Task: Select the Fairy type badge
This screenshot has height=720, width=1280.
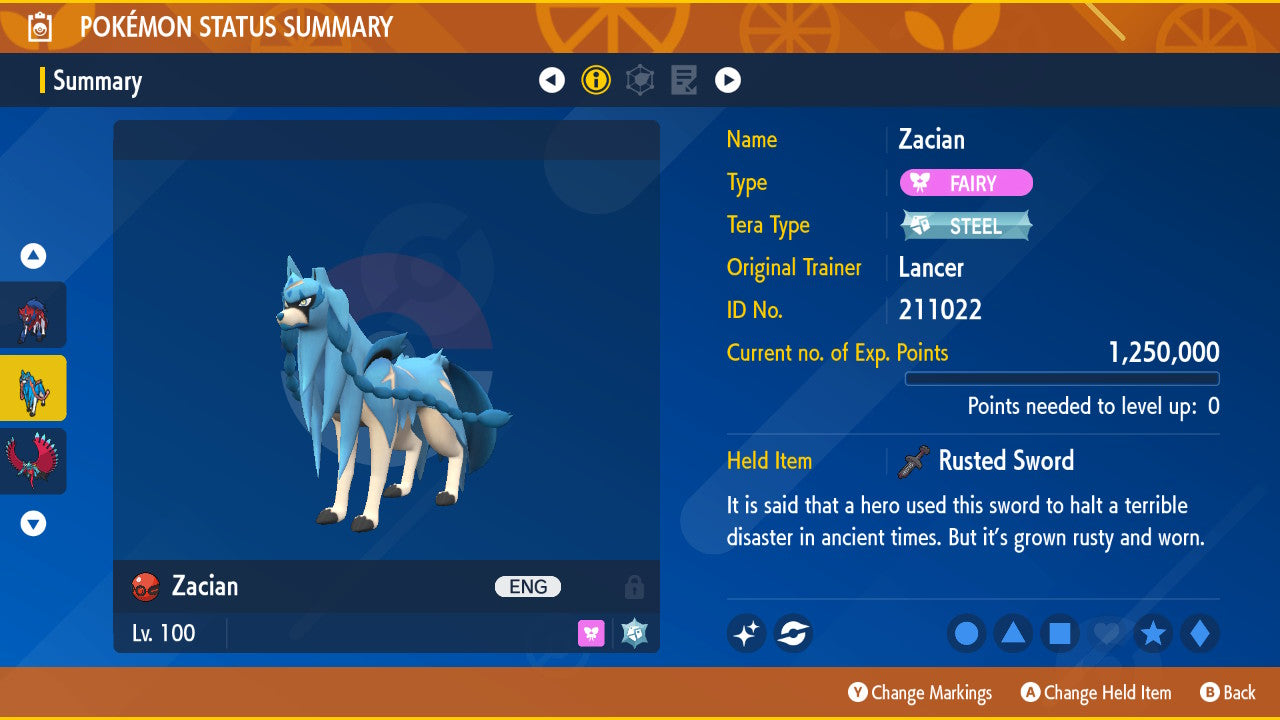Action: pos(965,183)
